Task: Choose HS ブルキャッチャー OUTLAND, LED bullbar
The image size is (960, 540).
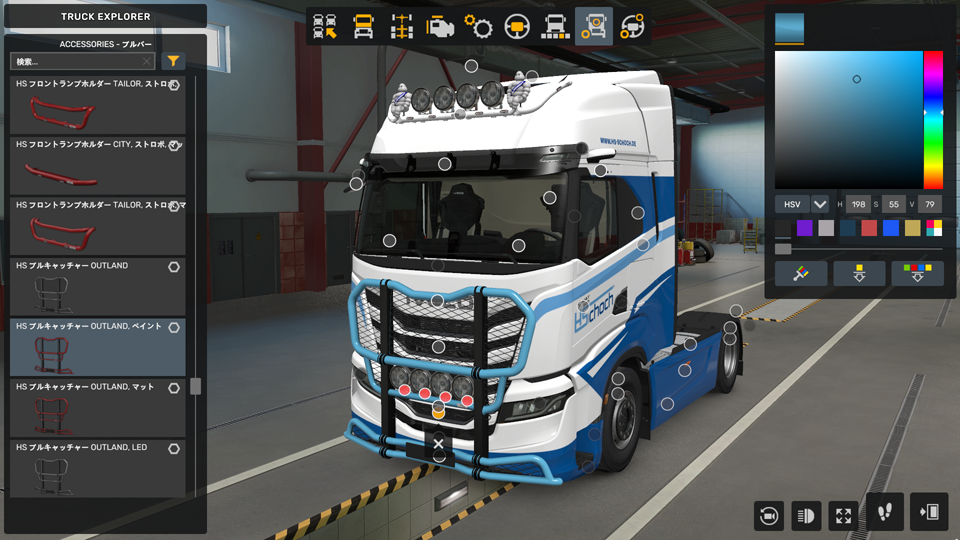Action: (x=97, y=468)
